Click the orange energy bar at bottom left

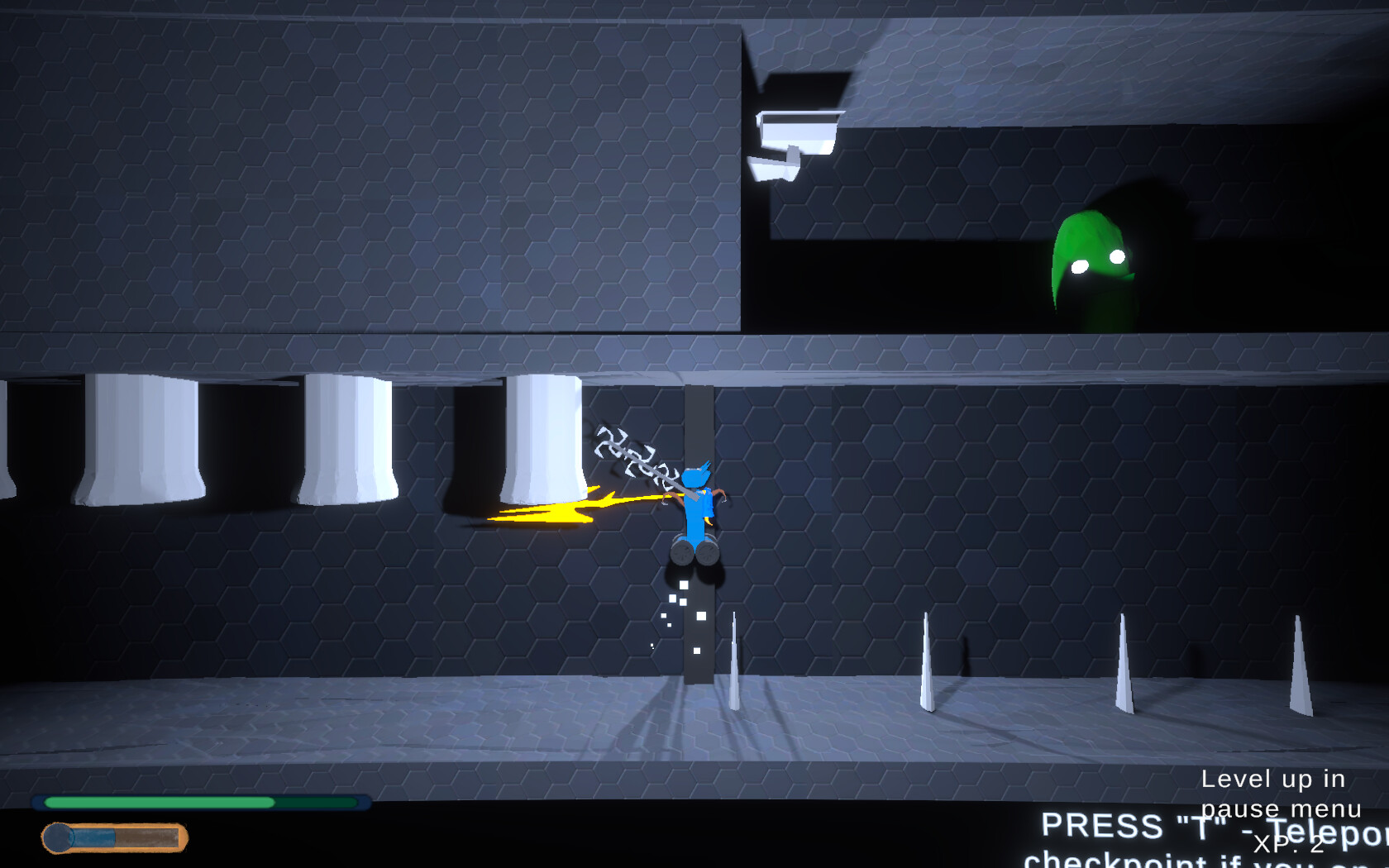116,835
